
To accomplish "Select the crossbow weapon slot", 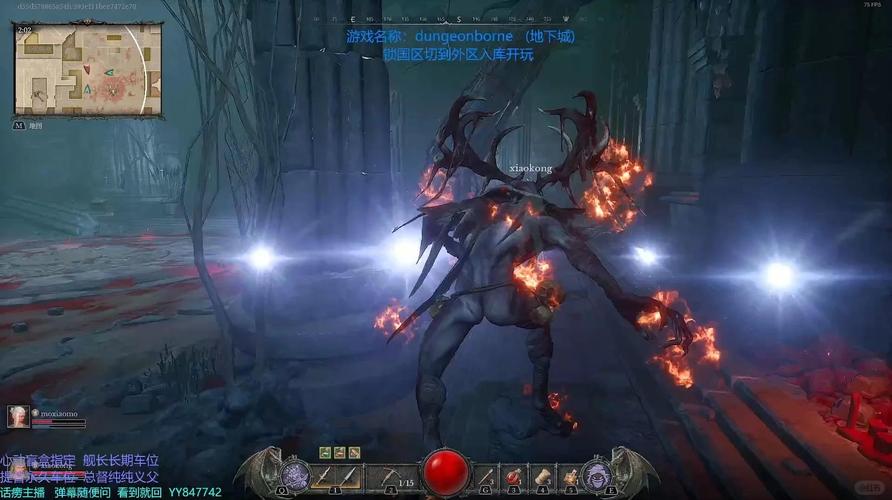I will point(390,476).
